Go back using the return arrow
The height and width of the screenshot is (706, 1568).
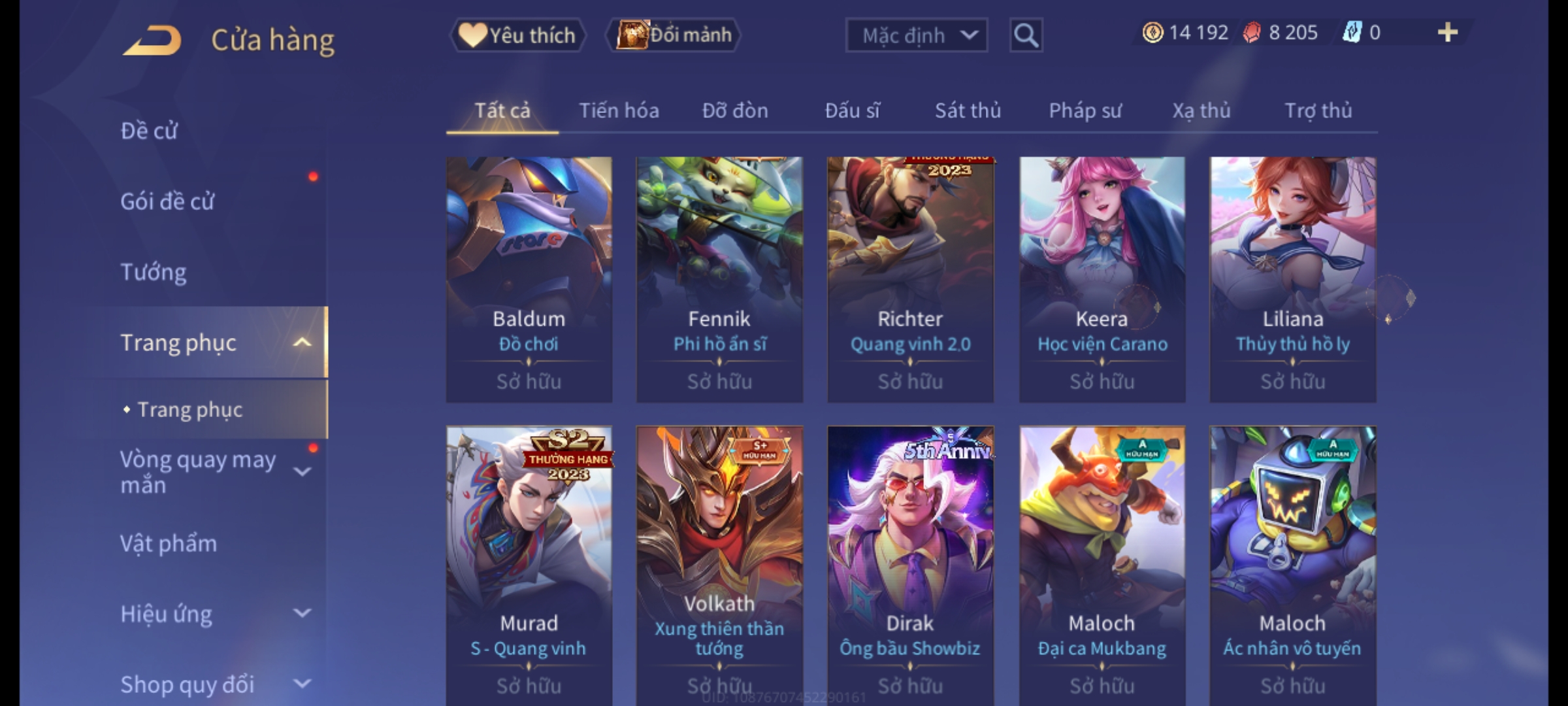[x=152, y=41]
